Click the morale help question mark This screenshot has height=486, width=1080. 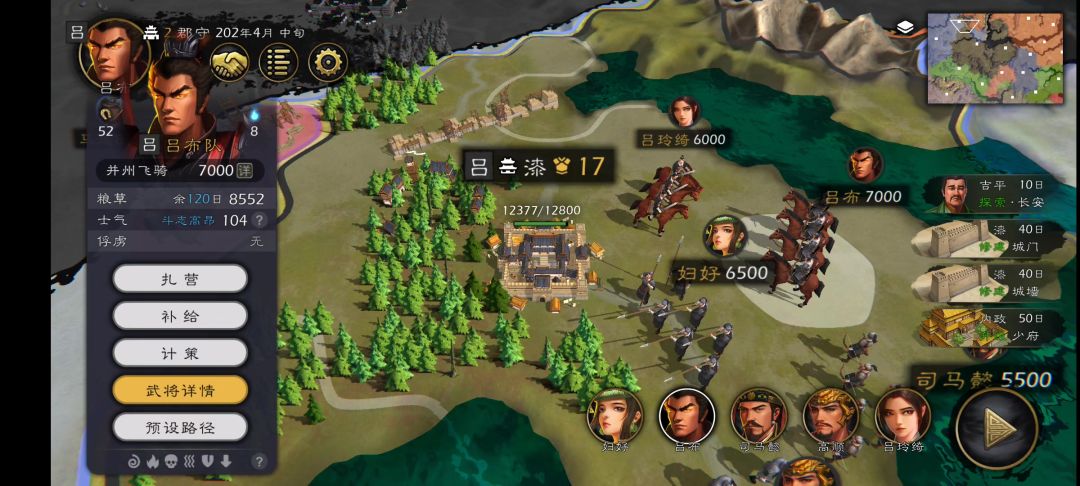[x=259, y=220]
